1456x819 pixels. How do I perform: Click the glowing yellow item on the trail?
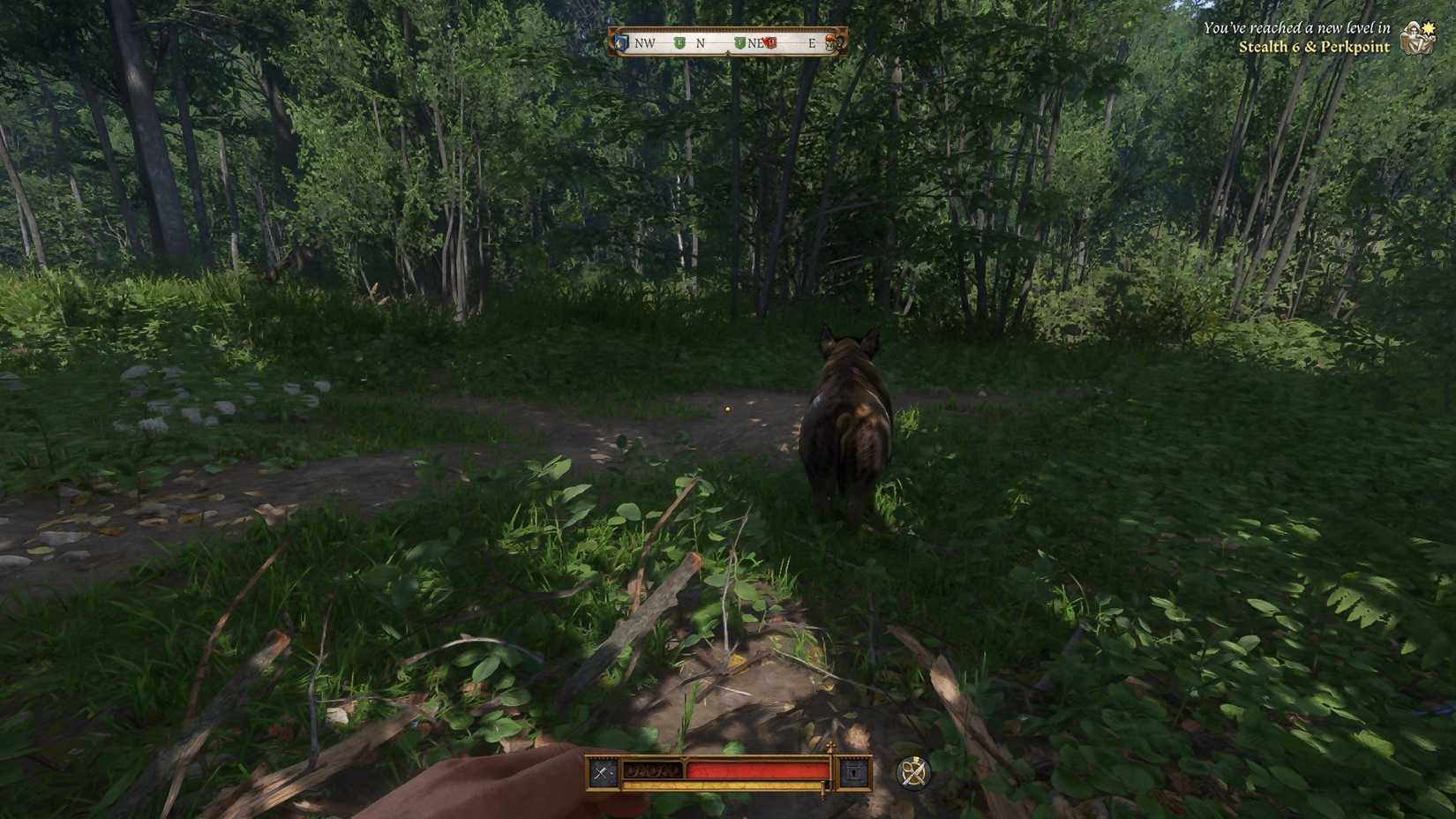725,408
